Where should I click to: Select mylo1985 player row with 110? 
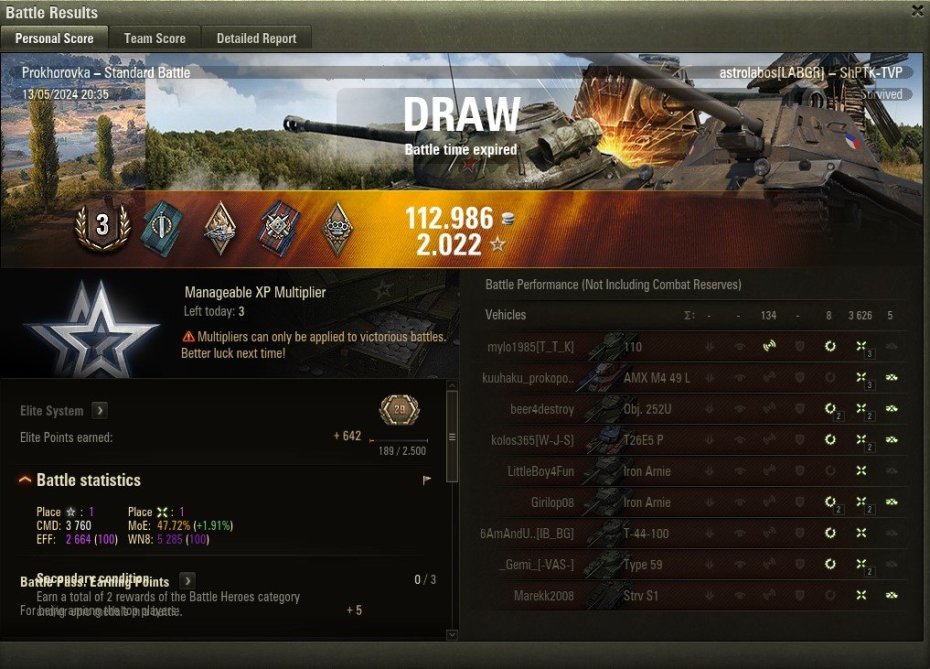[690, 347]
